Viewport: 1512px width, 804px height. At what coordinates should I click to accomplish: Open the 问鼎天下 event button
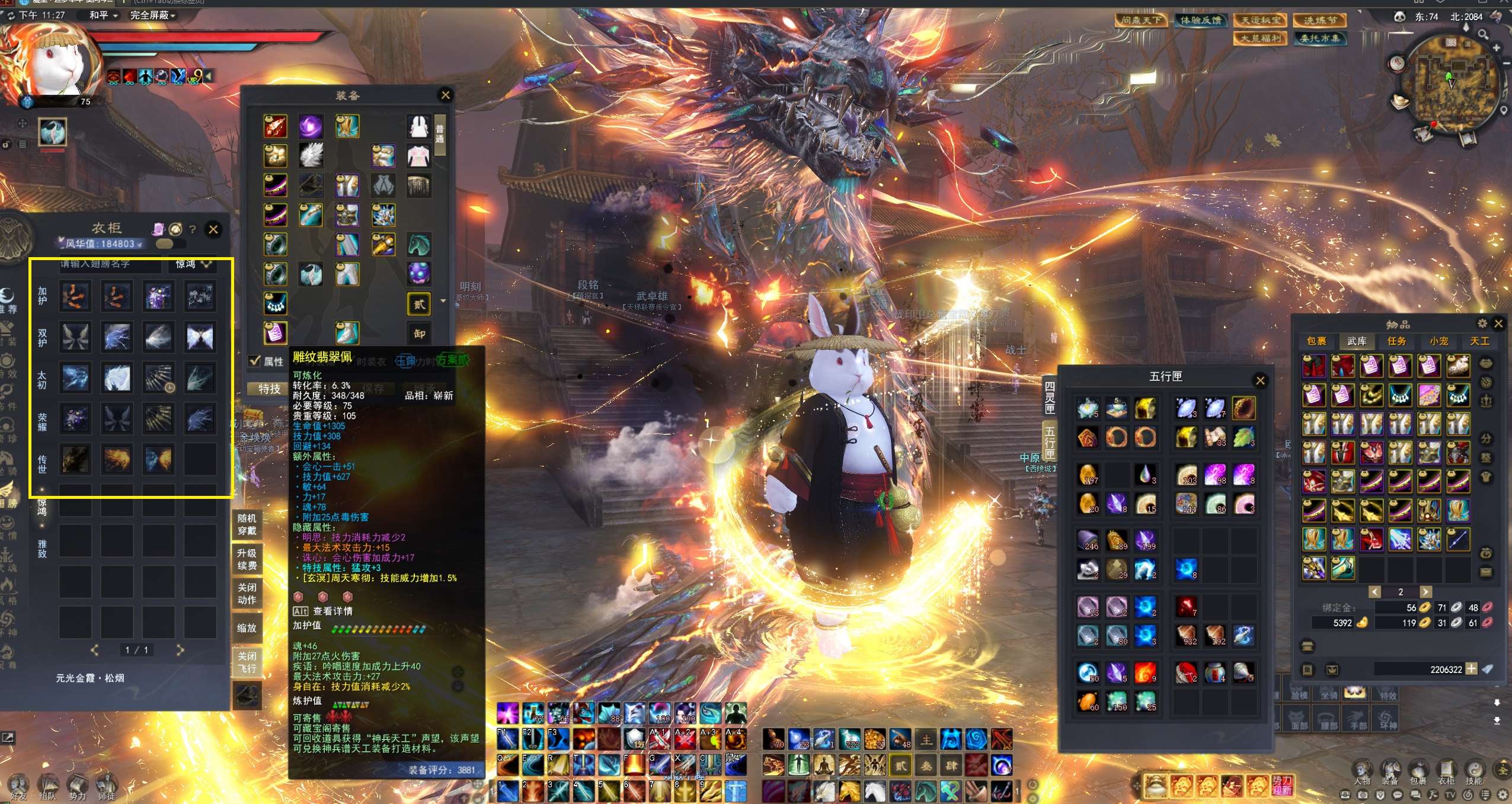[x=1141, y=20]
